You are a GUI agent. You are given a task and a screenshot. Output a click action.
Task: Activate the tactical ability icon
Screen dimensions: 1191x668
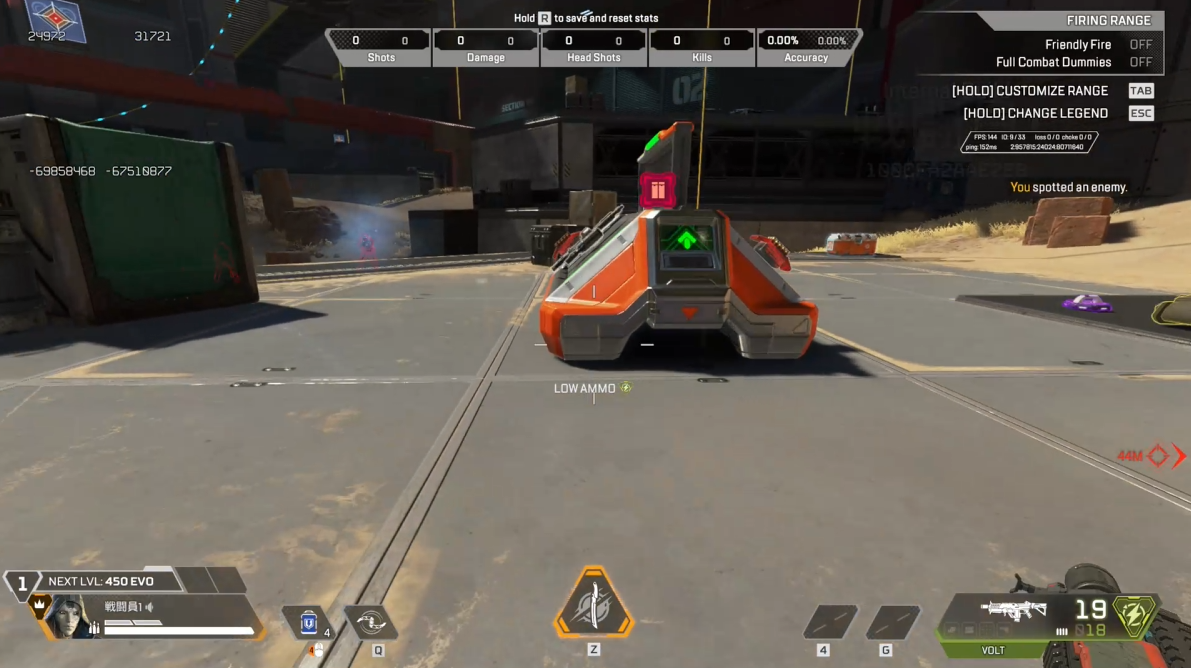[x=370, y=622]
